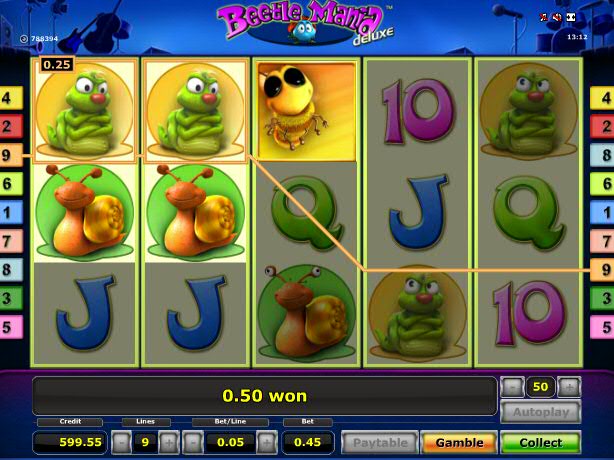Increase the autoplay count above 50
The height and width of the screenshot is (460, 614).
click(568, 387)
